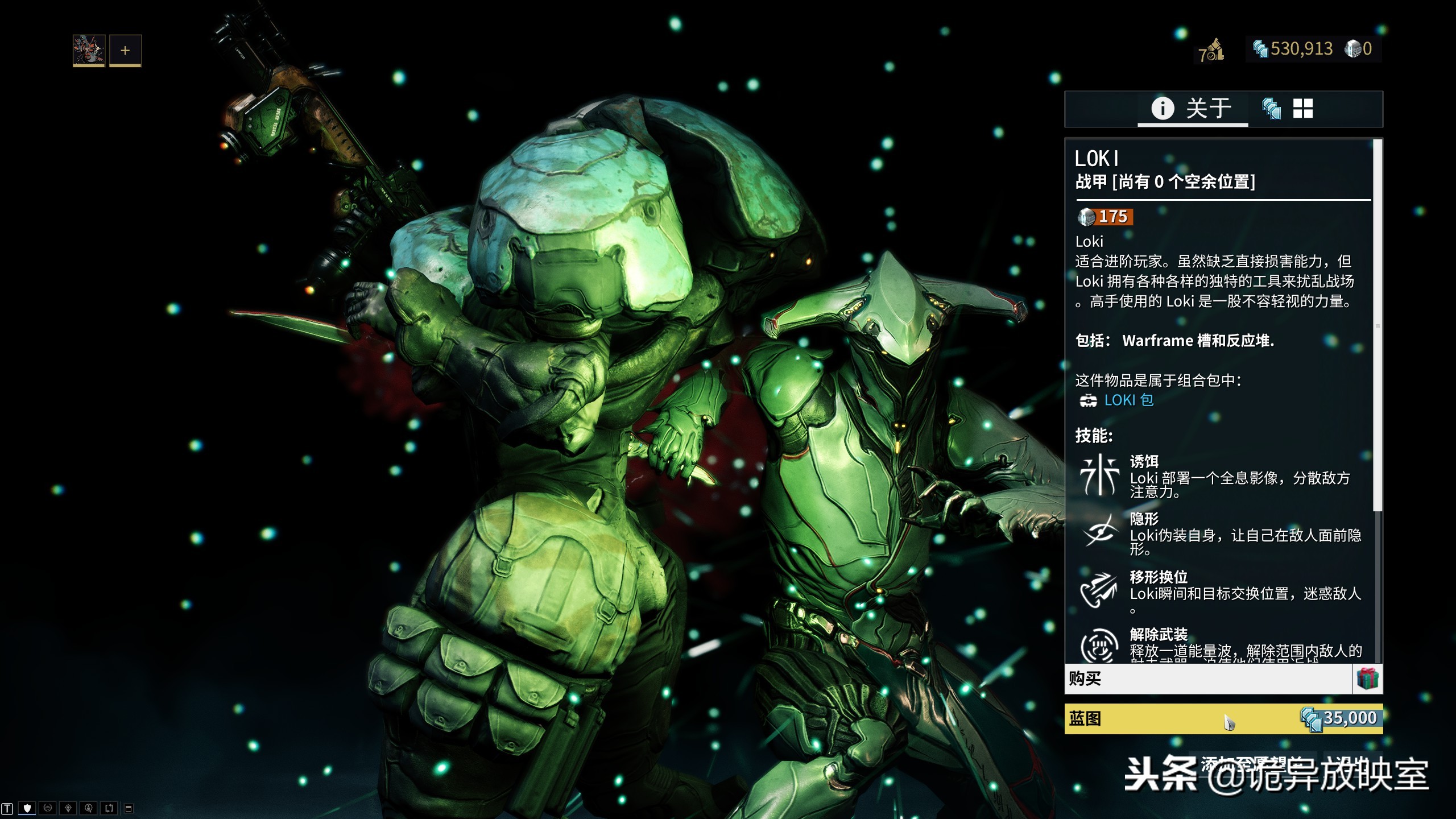Click the description panel's vertical scrollbar

pos(1377,324)
